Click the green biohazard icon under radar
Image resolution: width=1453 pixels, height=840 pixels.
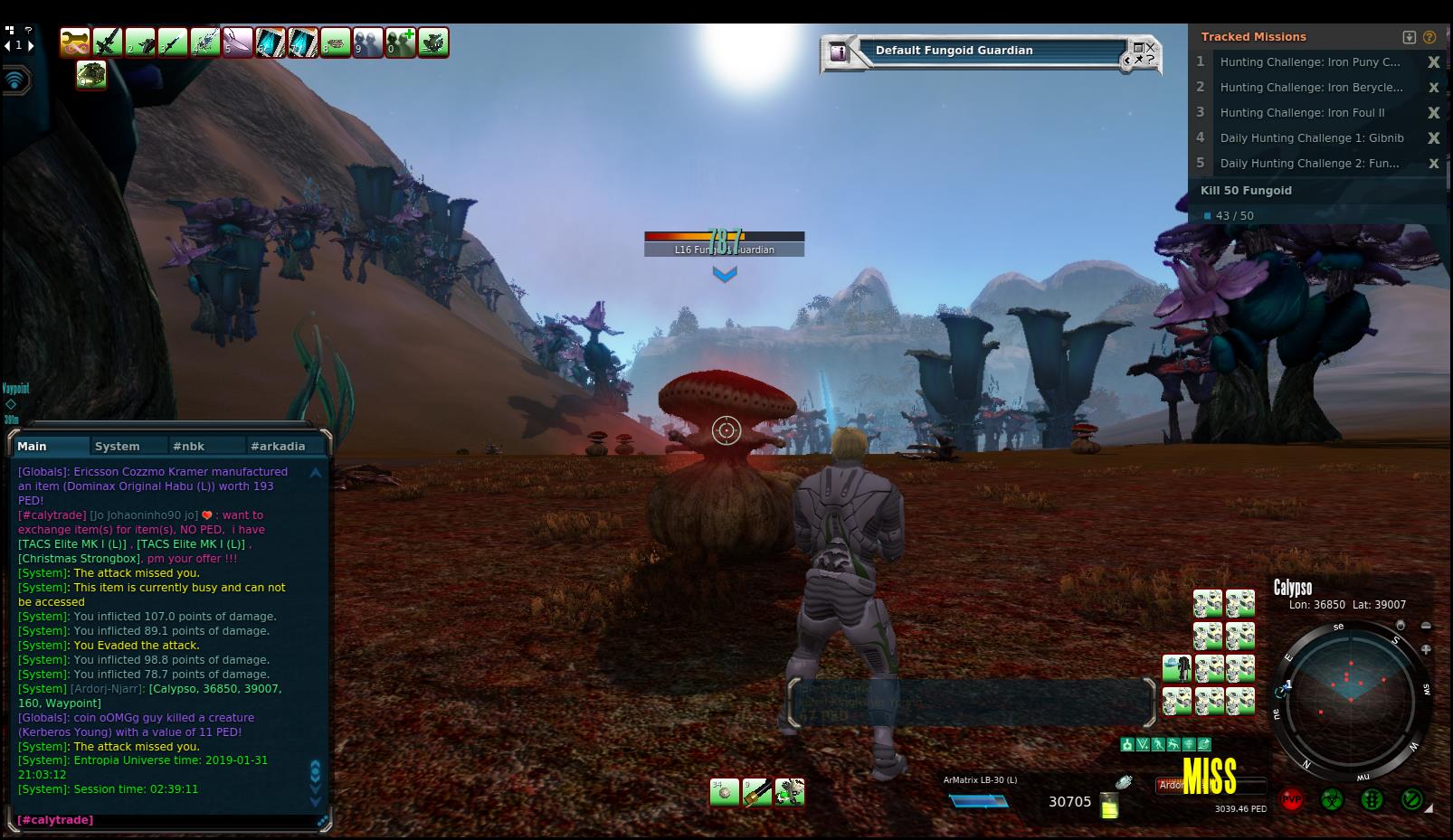(1331, 800)
